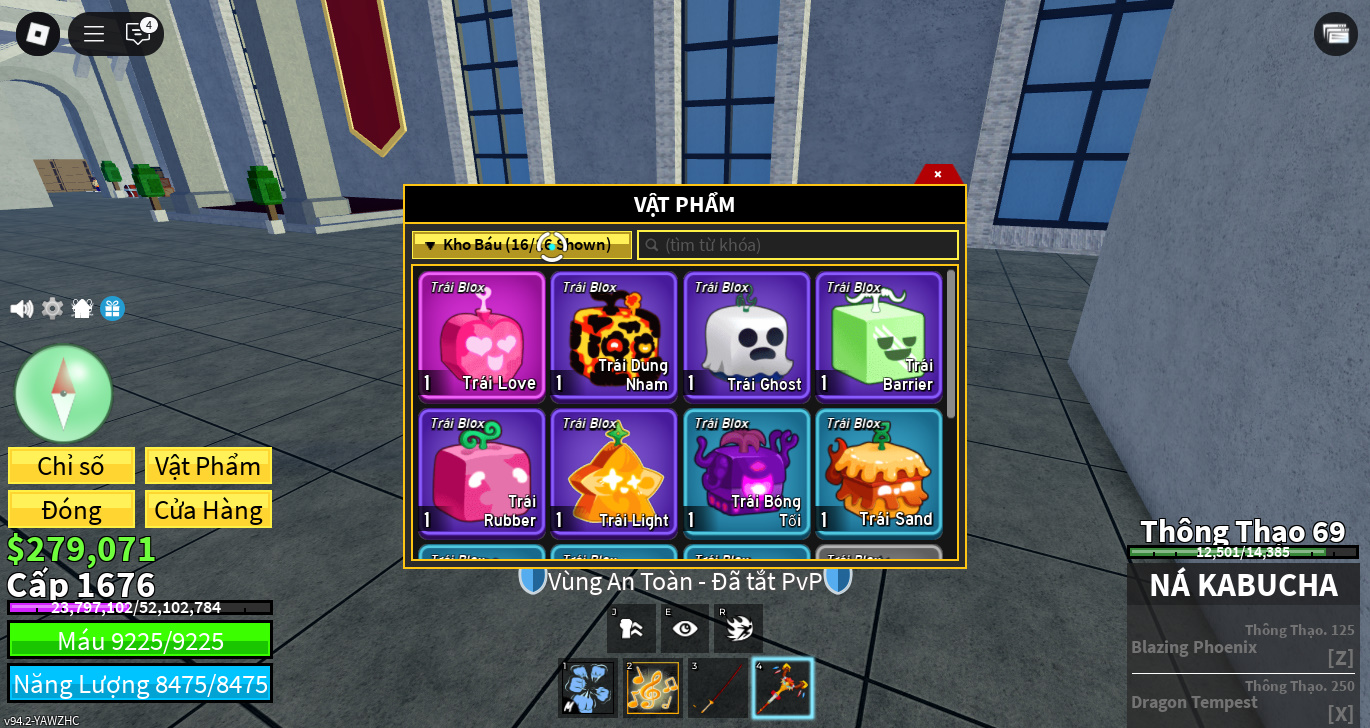Click the Đóng button
The image size is (1370, 728).
(x=71, y=510)
